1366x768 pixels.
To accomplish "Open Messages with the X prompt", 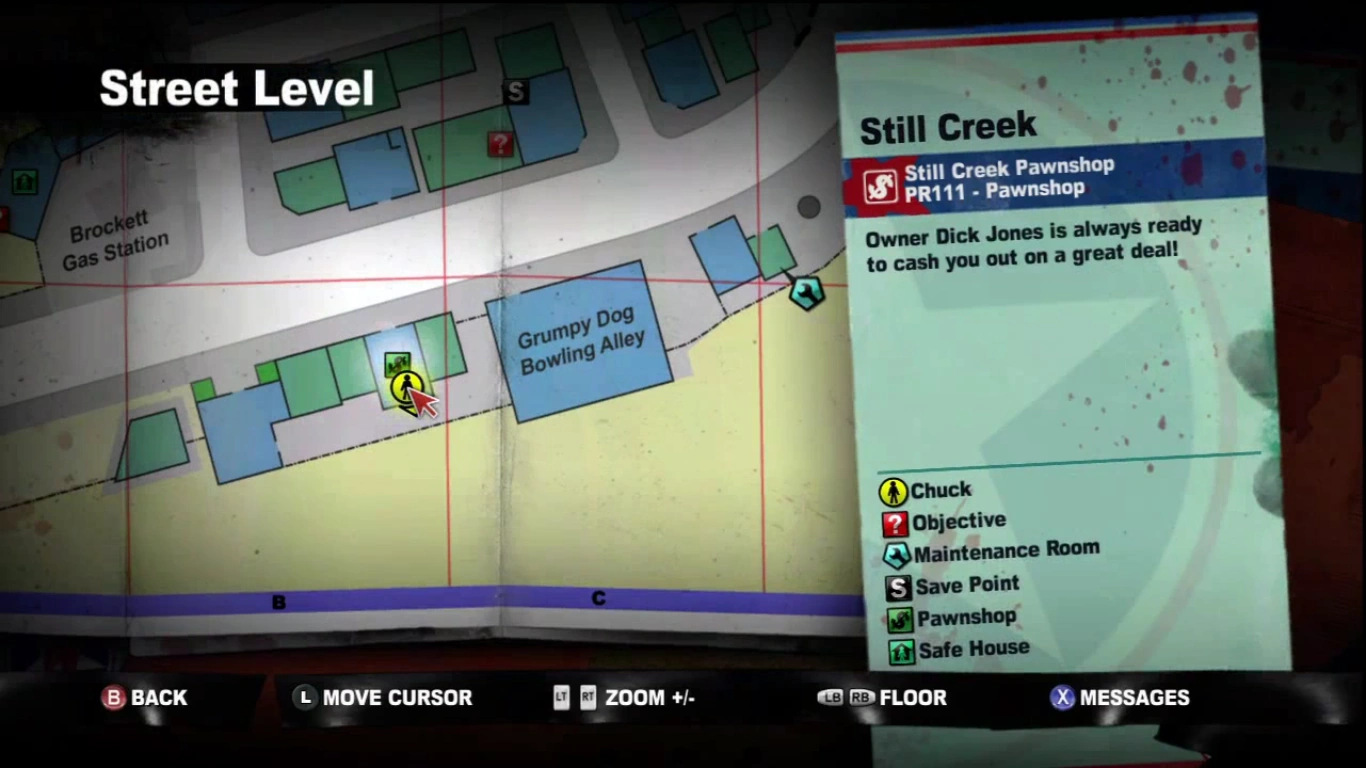I will pyautogui.click(x=1119, y=698).
